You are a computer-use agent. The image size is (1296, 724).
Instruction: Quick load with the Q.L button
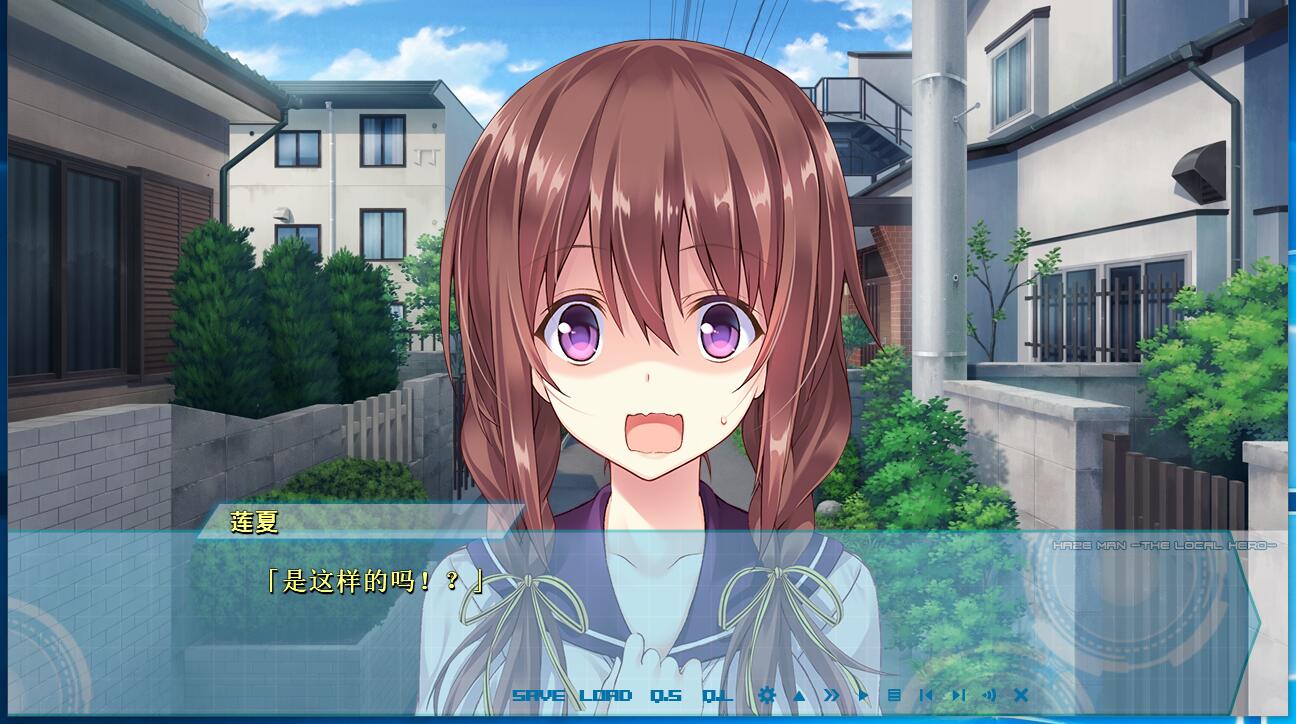click(x=716, y=695)
